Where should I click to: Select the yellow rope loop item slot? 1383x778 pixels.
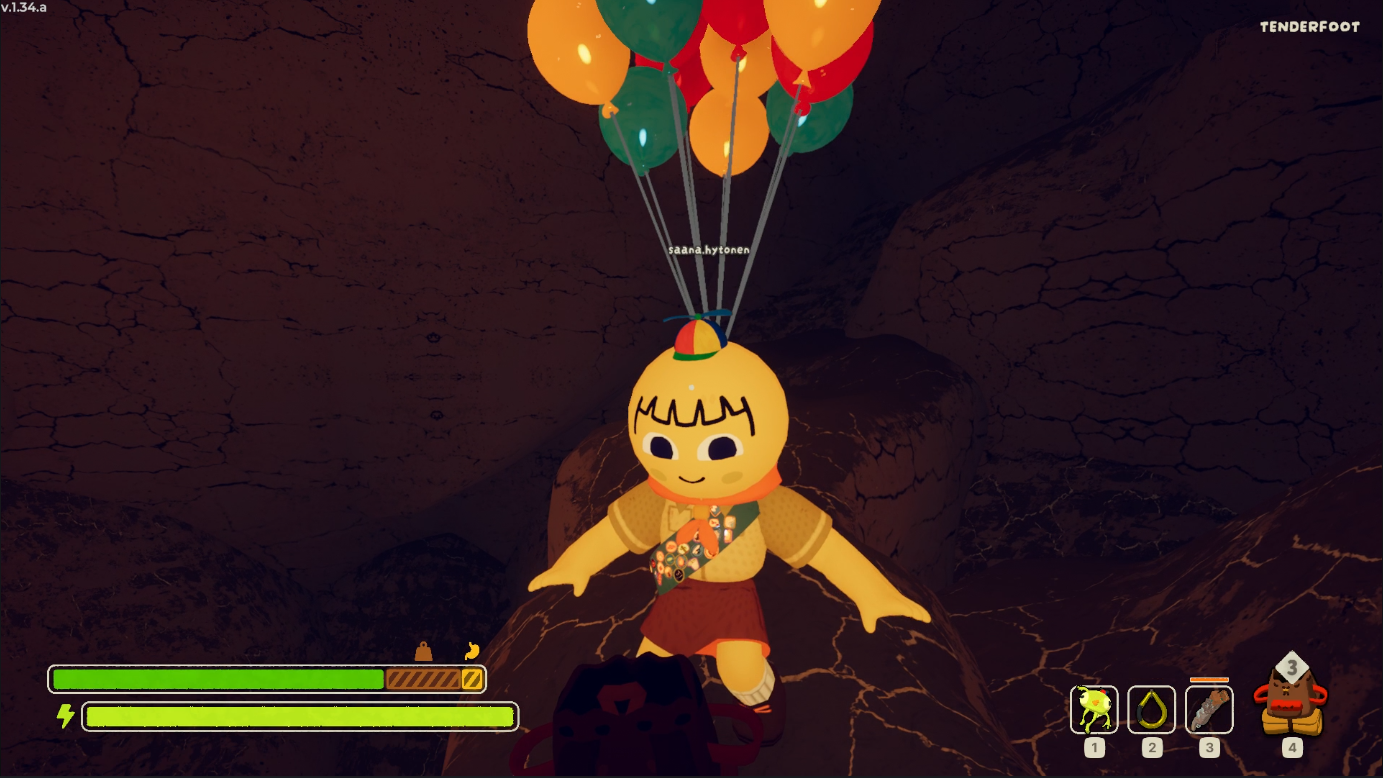coord(1151,709)
